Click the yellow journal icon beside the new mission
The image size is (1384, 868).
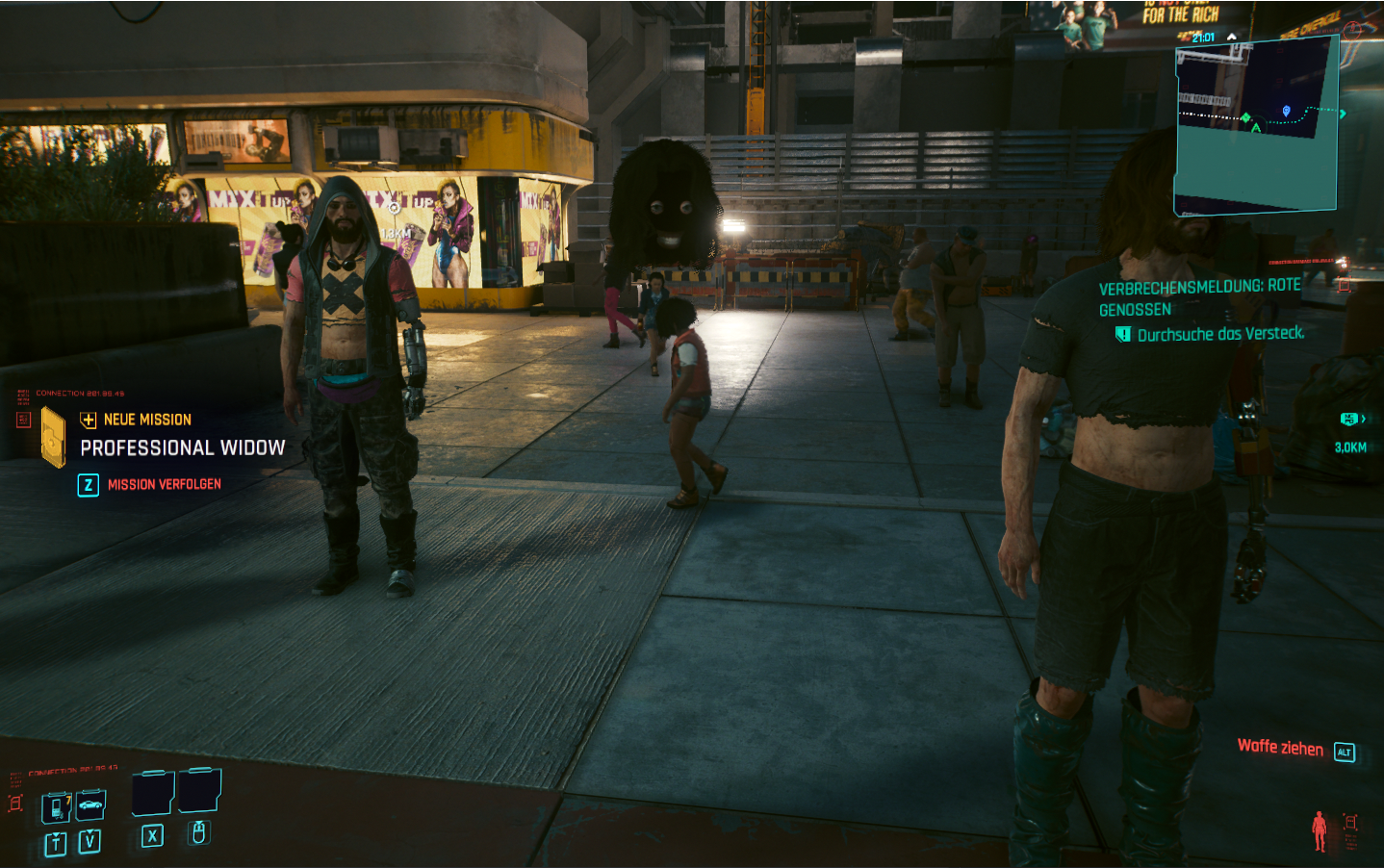pos(53,436)
